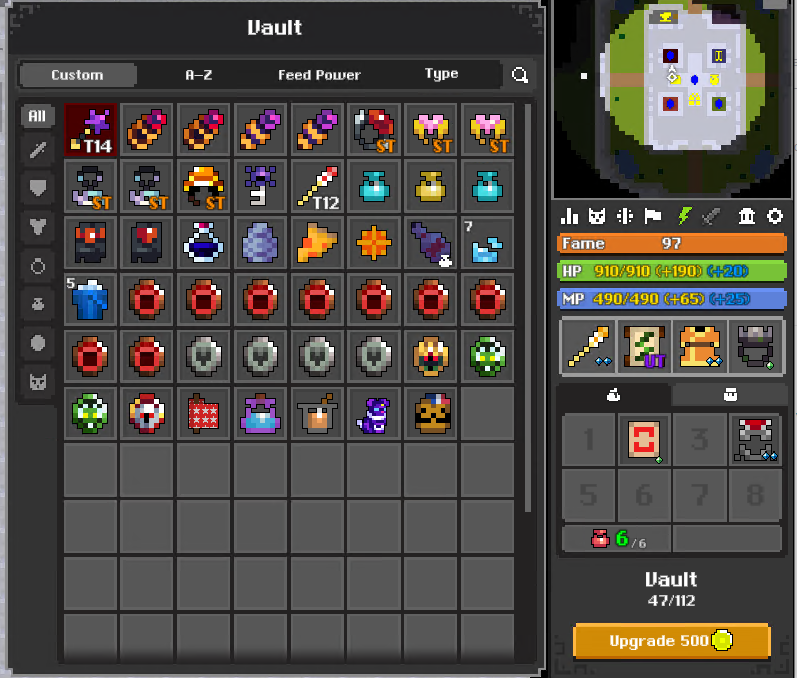The height and width of the screenshot is (678, 797).
Task: Filter vault by the cat pet icon
Action: point(37,380)
